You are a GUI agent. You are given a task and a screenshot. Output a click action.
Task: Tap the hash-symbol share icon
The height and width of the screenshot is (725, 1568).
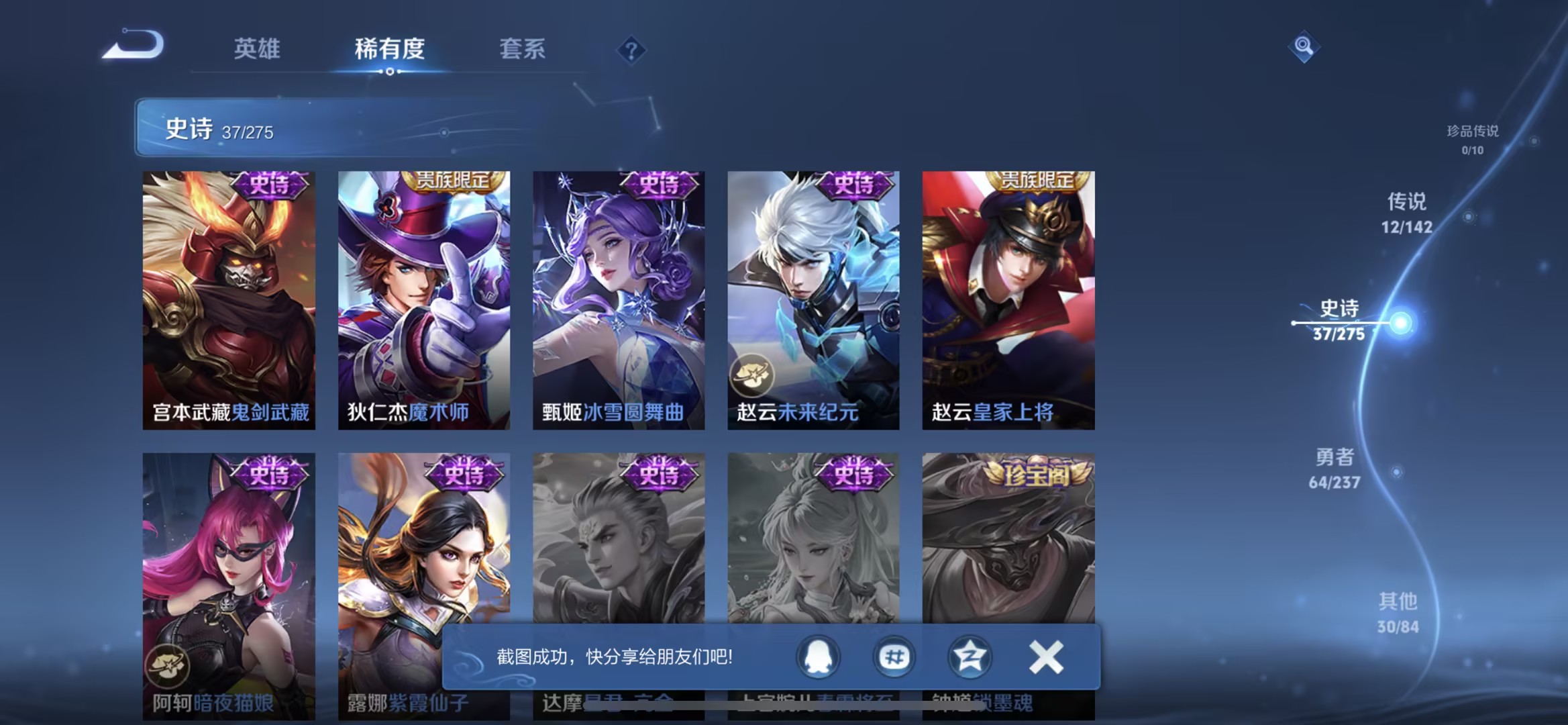894,658
